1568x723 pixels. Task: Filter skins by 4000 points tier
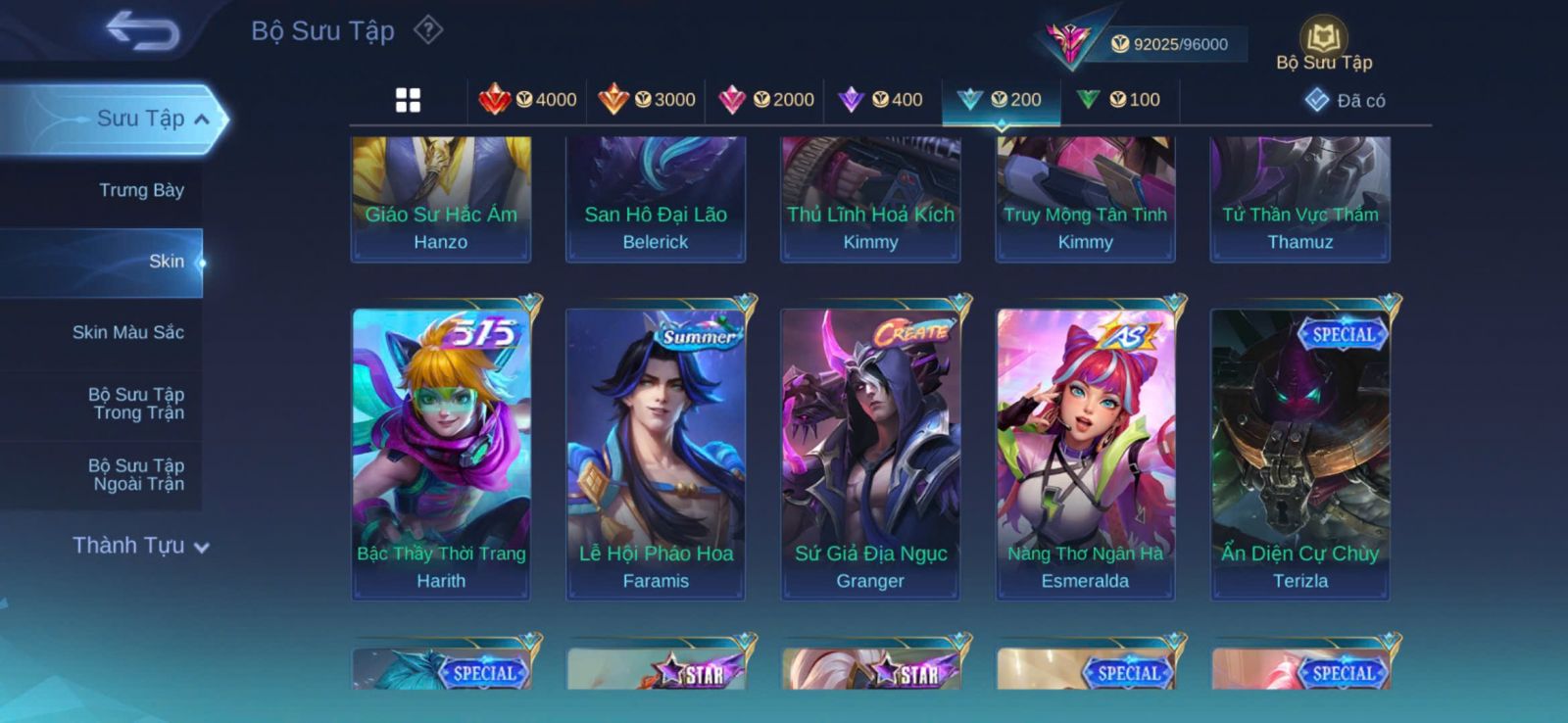(527, 100)
